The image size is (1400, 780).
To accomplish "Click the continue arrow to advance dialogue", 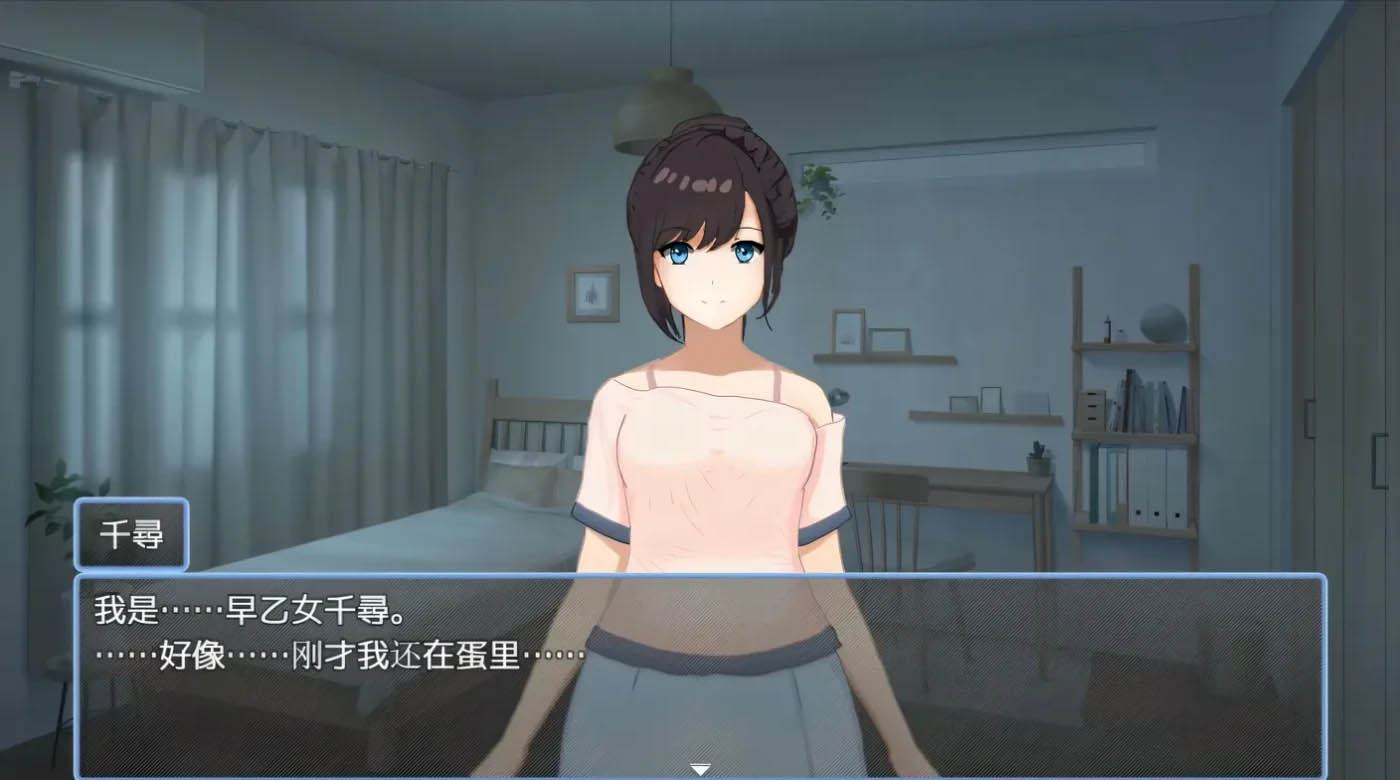I will (x=698, y=768).
